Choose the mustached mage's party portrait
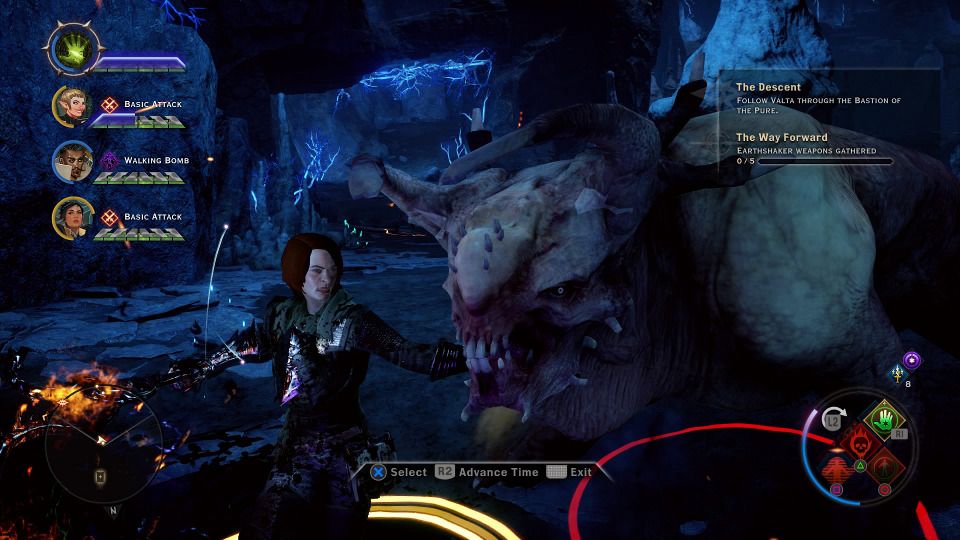960x540 pixels. point(73,162)
